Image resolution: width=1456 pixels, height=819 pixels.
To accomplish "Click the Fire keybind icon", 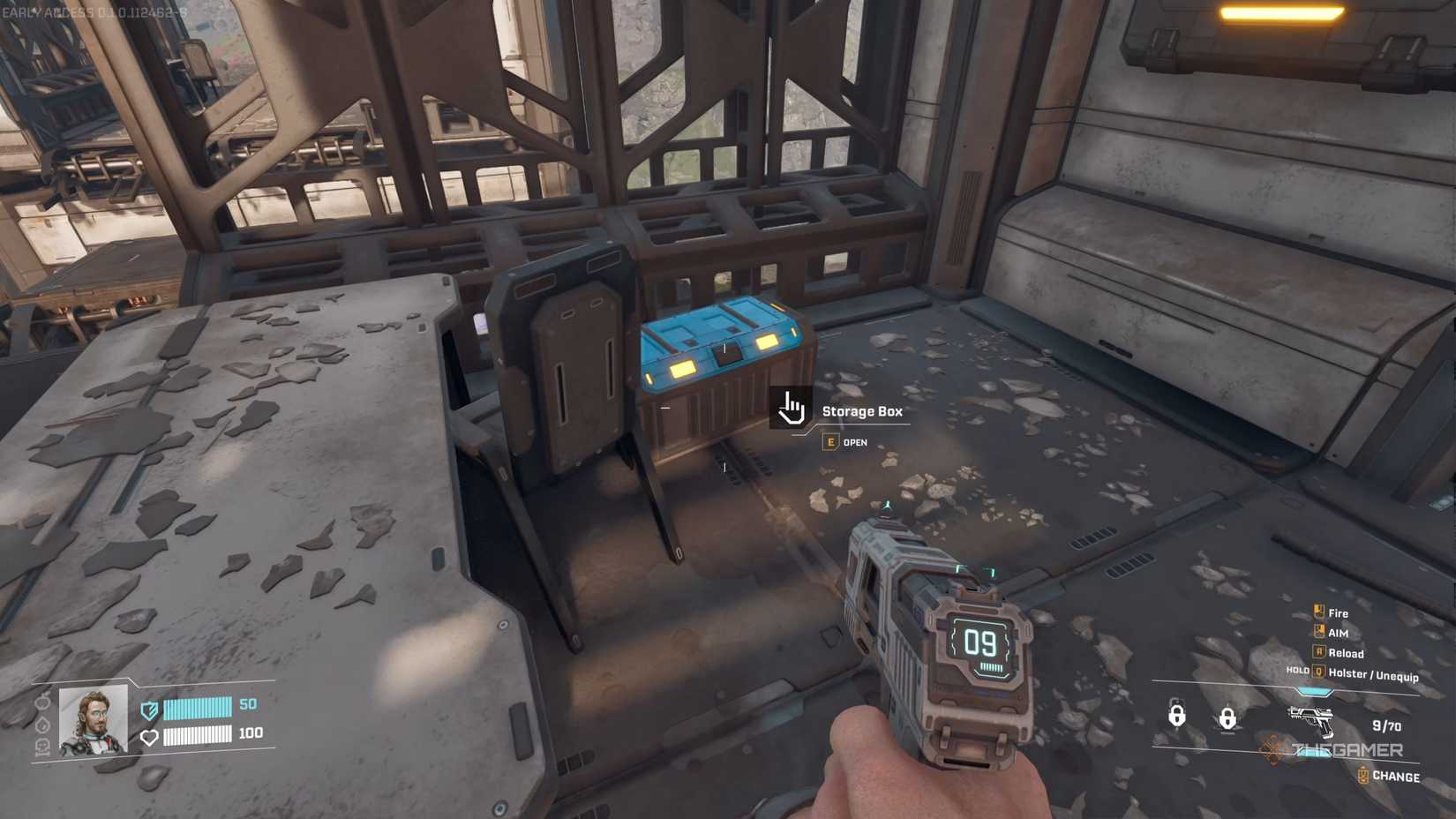I will (x=1318, y=611).
